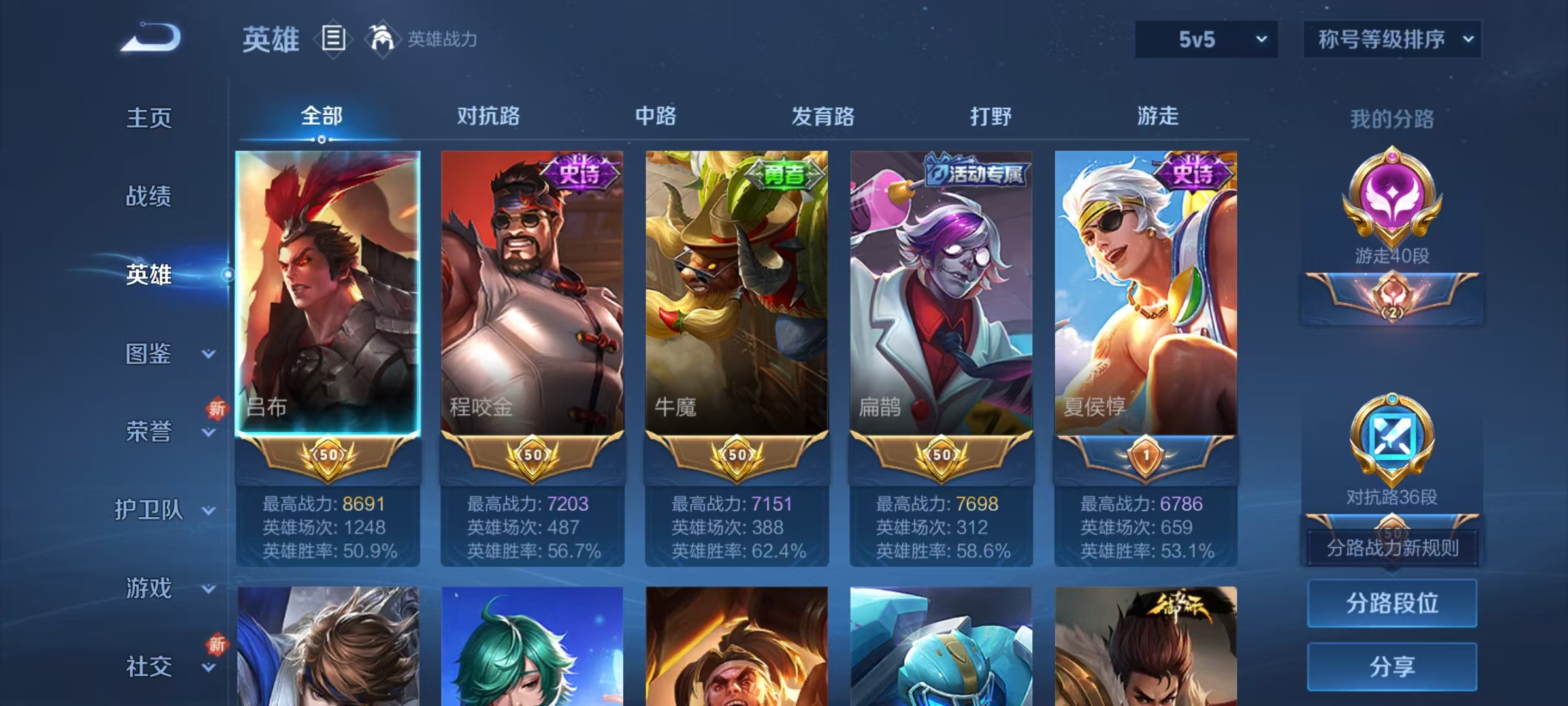
Task: Click the 分路段位 button
Action: tap(1392, 603)
